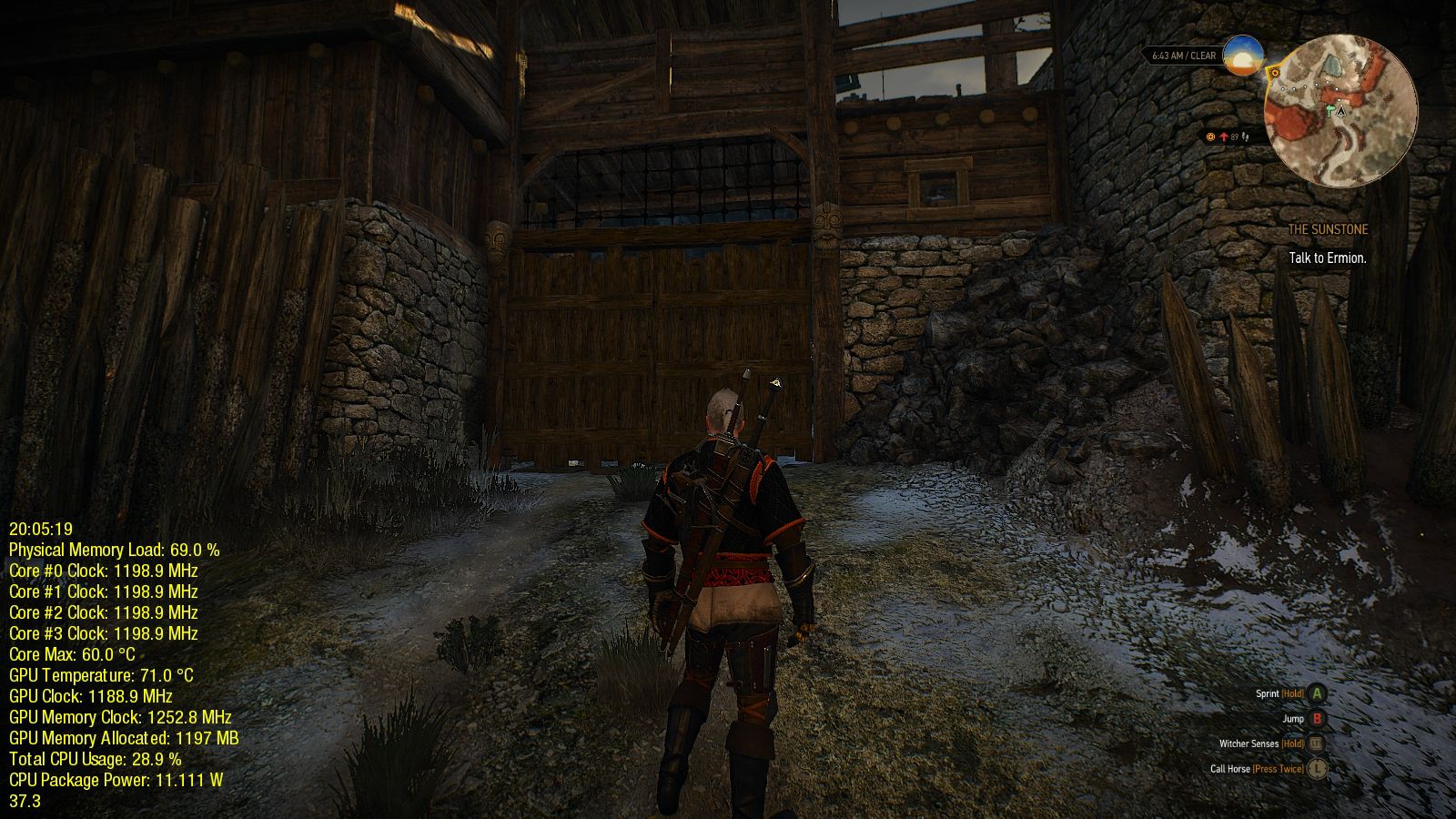Viewport: 1456px width, 819px height.
Task: Click the green signpost marker on minimap
Action: pos(1330,110)
